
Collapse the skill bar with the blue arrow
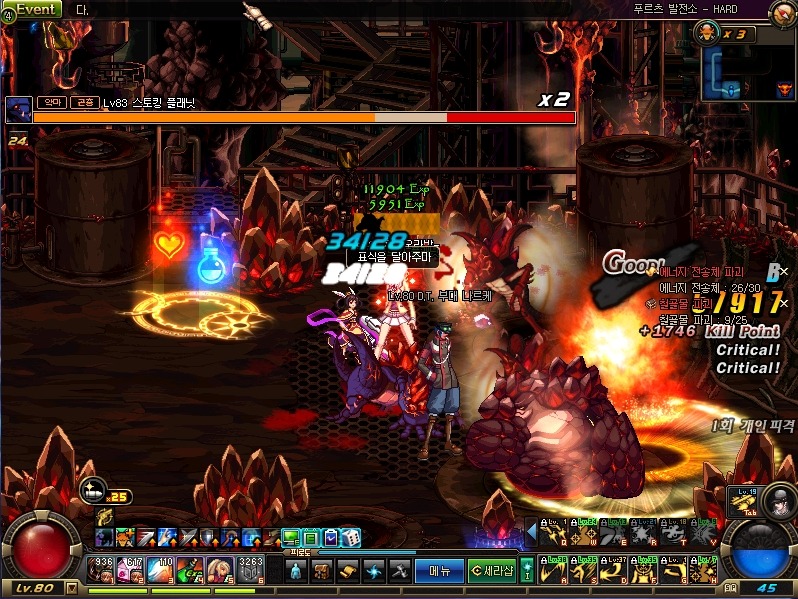point(532,533)
